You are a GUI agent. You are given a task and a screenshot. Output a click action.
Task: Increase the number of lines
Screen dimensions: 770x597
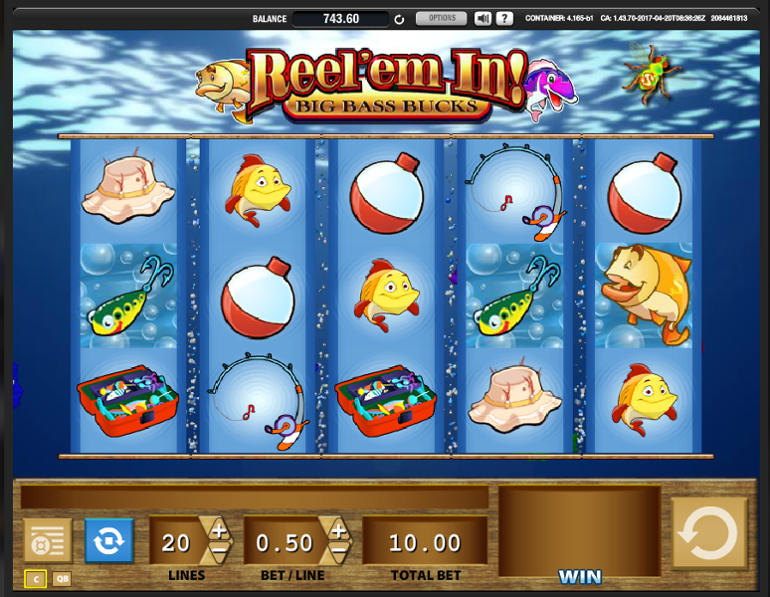click(218, 530)
